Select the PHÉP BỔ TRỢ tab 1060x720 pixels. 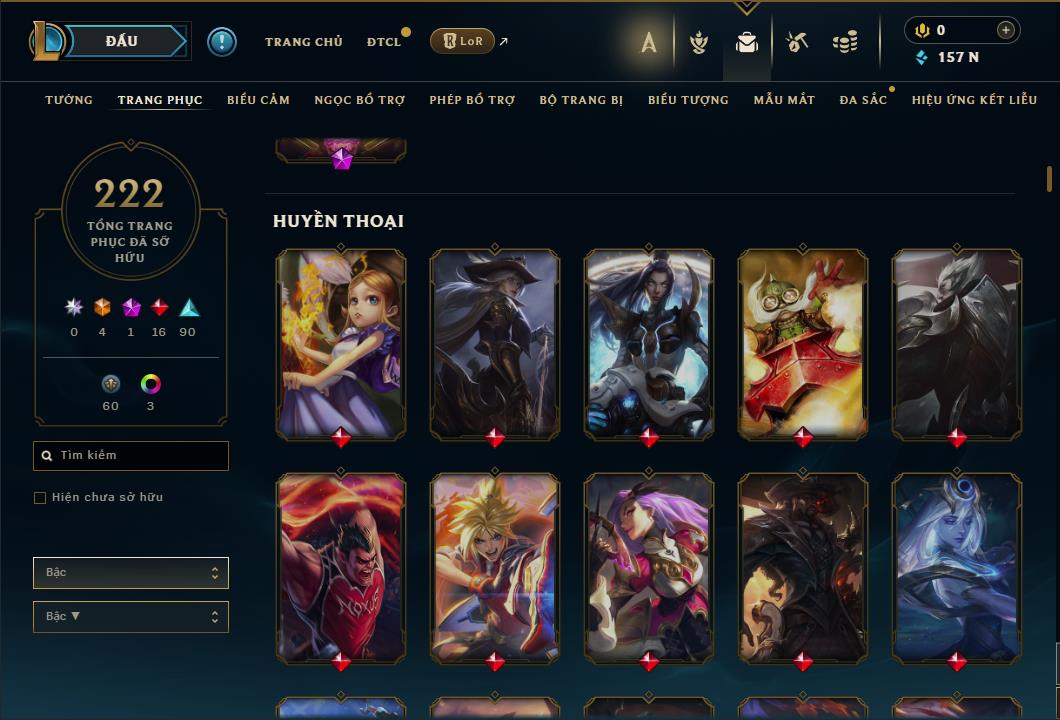[472, 100]
